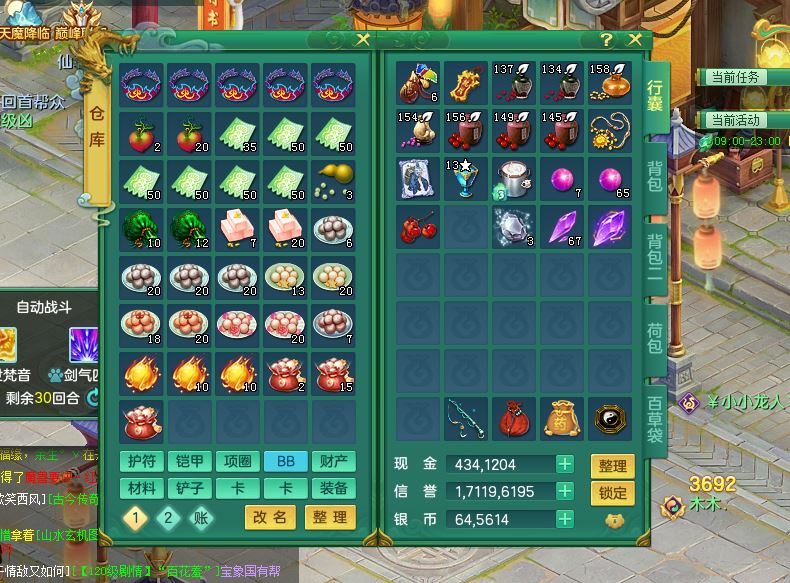This screenshot has height=583, width=790.
Task: Select the 护符 filter
Action: (x=141, y=461)
